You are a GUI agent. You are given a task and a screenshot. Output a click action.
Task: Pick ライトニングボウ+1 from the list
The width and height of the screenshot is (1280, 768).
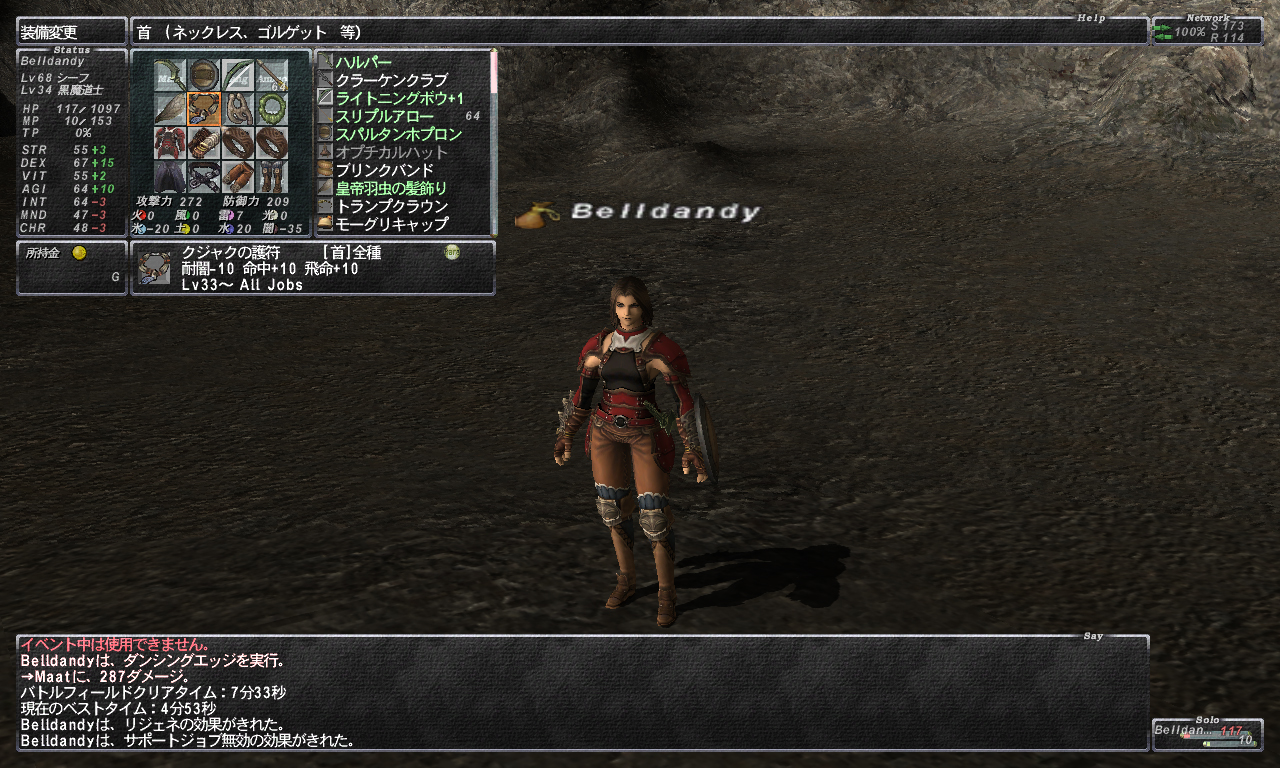399,98
